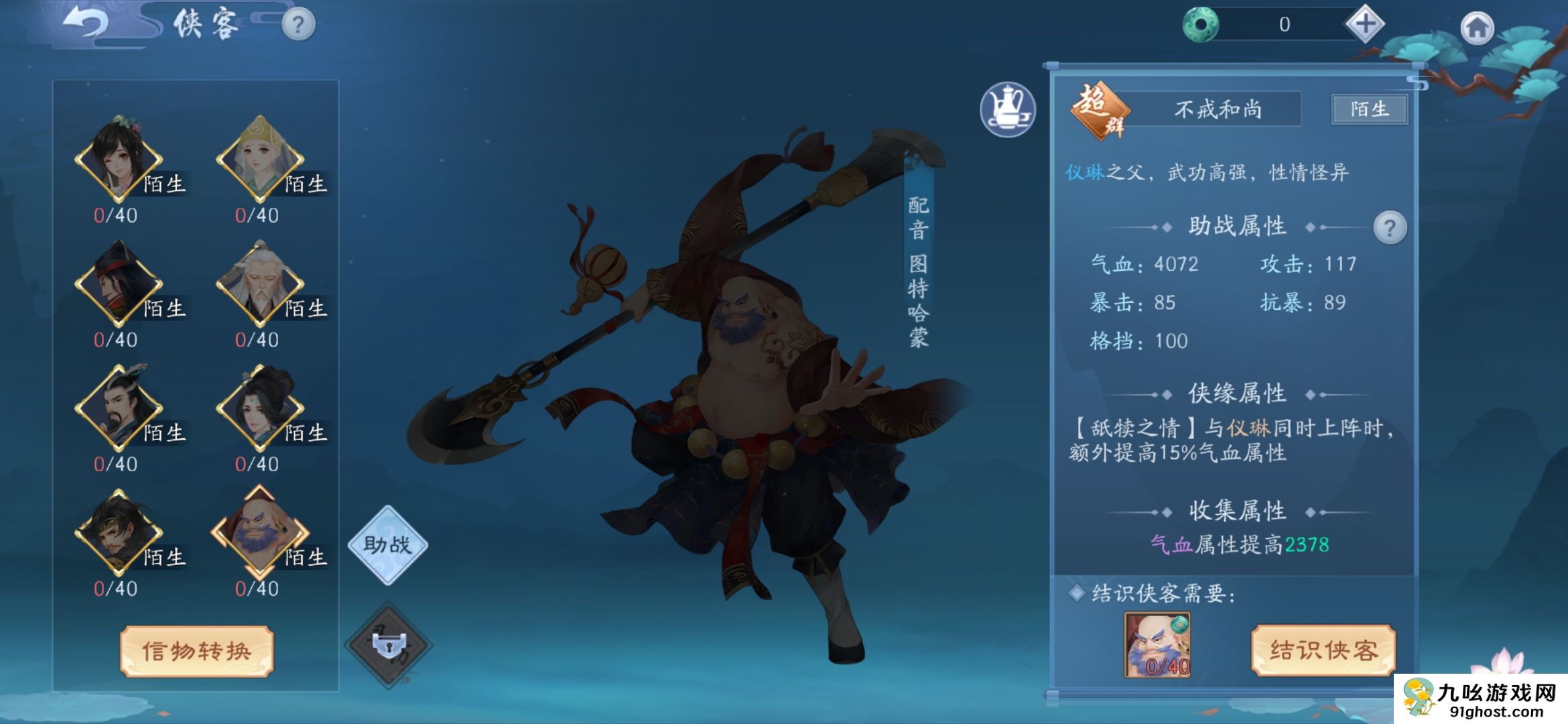Return to the home screen
Screen dimensions: 1568x724
[1477, 28]
